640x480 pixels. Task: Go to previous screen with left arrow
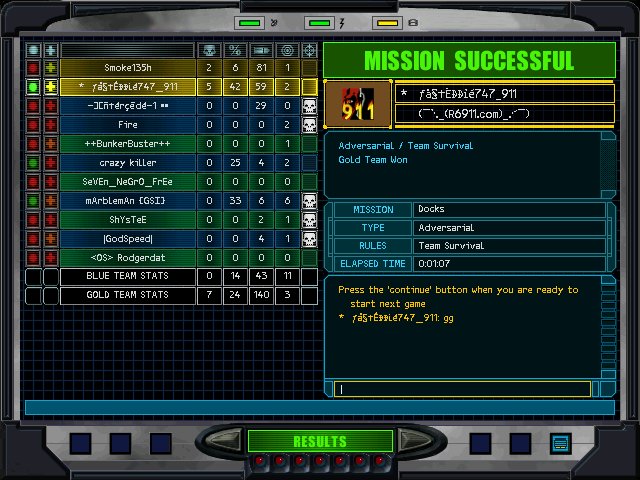point(221,441)
